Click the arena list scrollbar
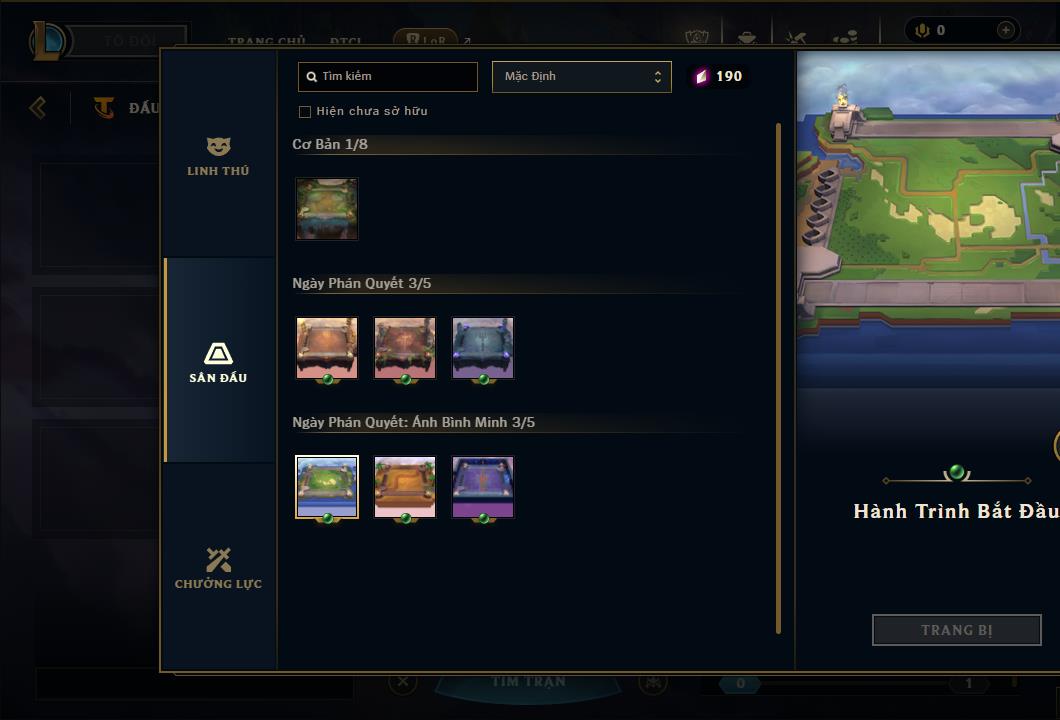1060x720 pixels. (x=778, y=378)
